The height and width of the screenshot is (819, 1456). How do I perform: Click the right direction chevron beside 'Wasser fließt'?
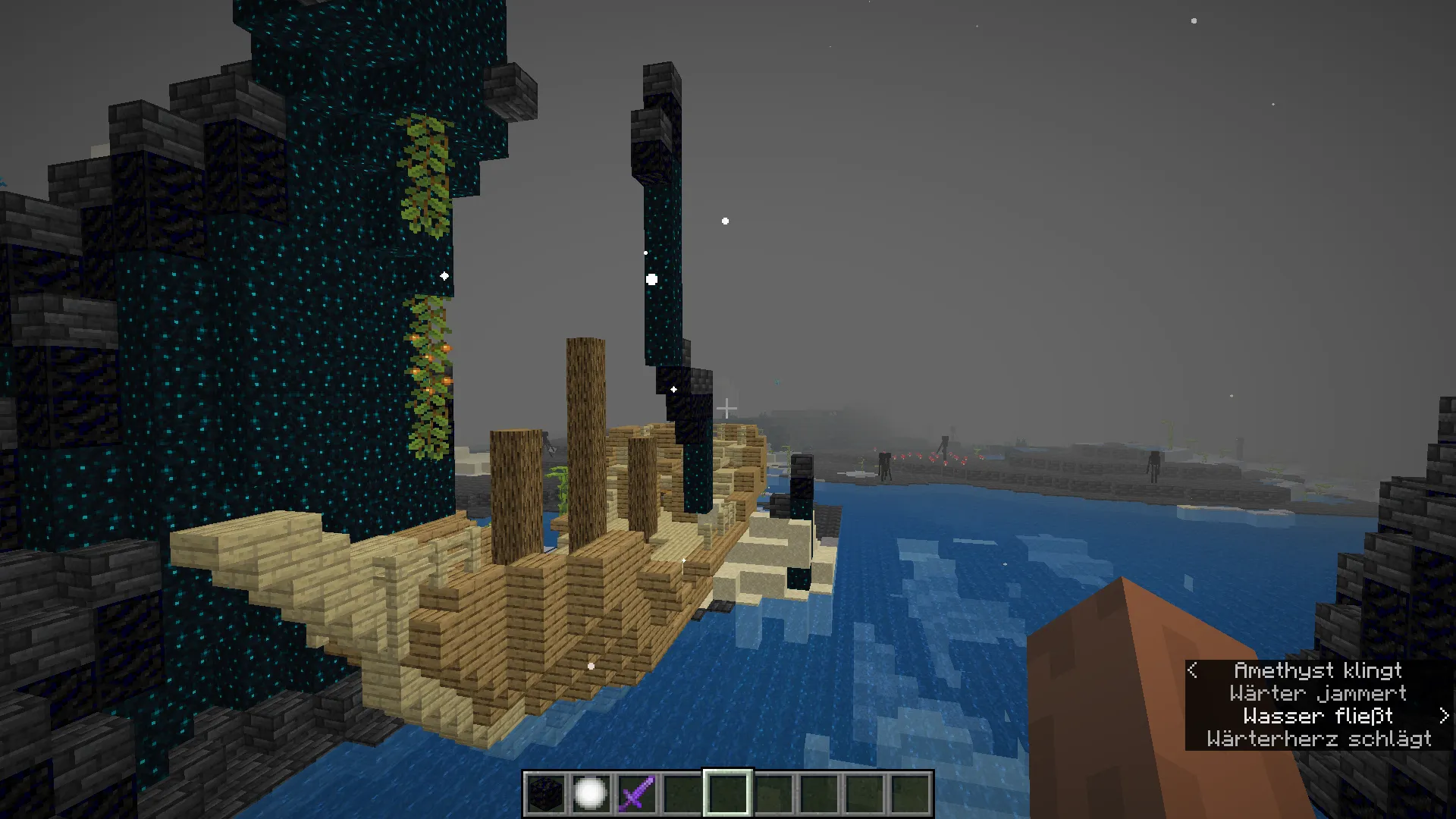click(x=1442, y=716)
